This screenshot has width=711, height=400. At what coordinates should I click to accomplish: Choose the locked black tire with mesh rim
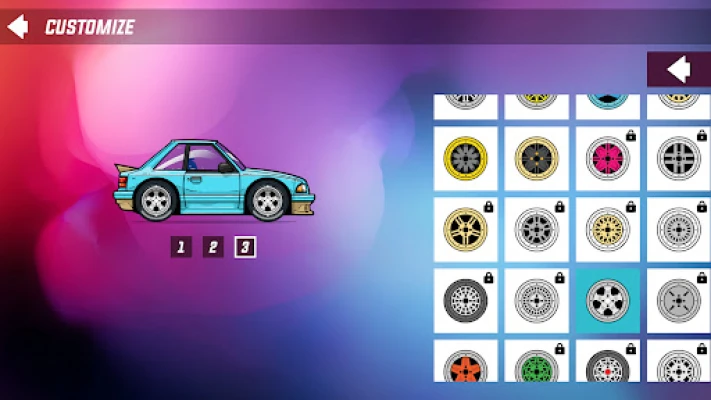tap(466, 299)
